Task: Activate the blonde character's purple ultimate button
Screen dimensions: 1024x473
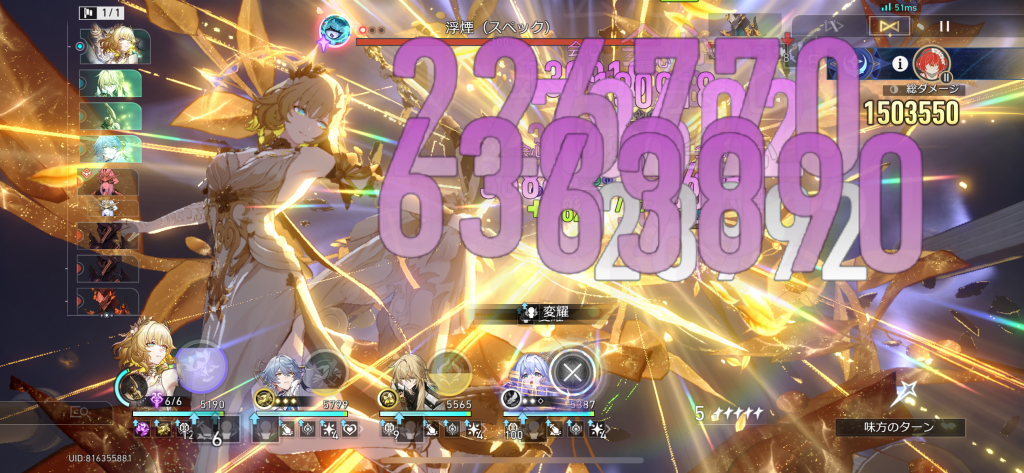Action: tap(203, 363)
